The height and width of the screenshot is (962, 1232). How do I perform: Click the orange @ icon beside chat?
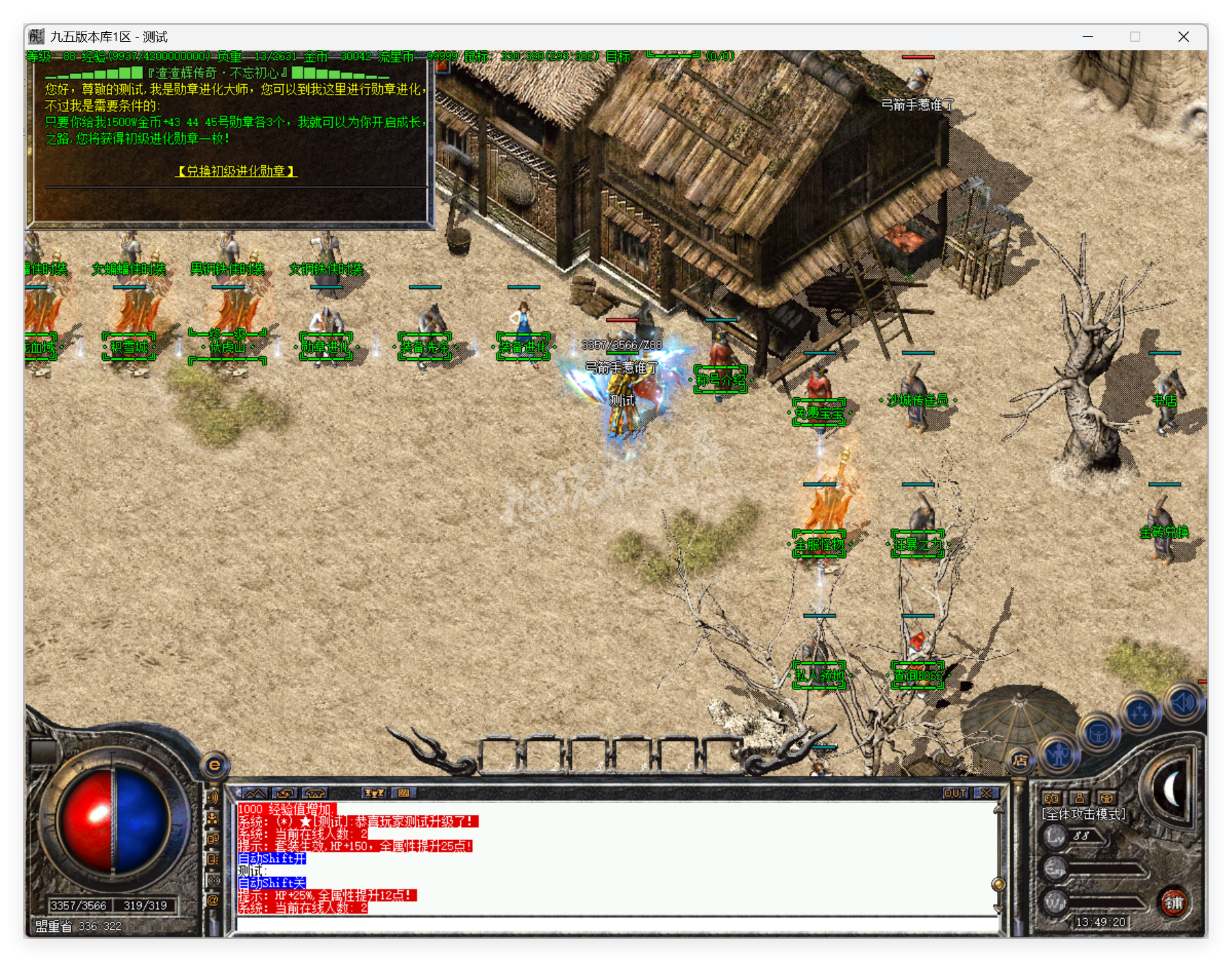click(x=213, y=900)
